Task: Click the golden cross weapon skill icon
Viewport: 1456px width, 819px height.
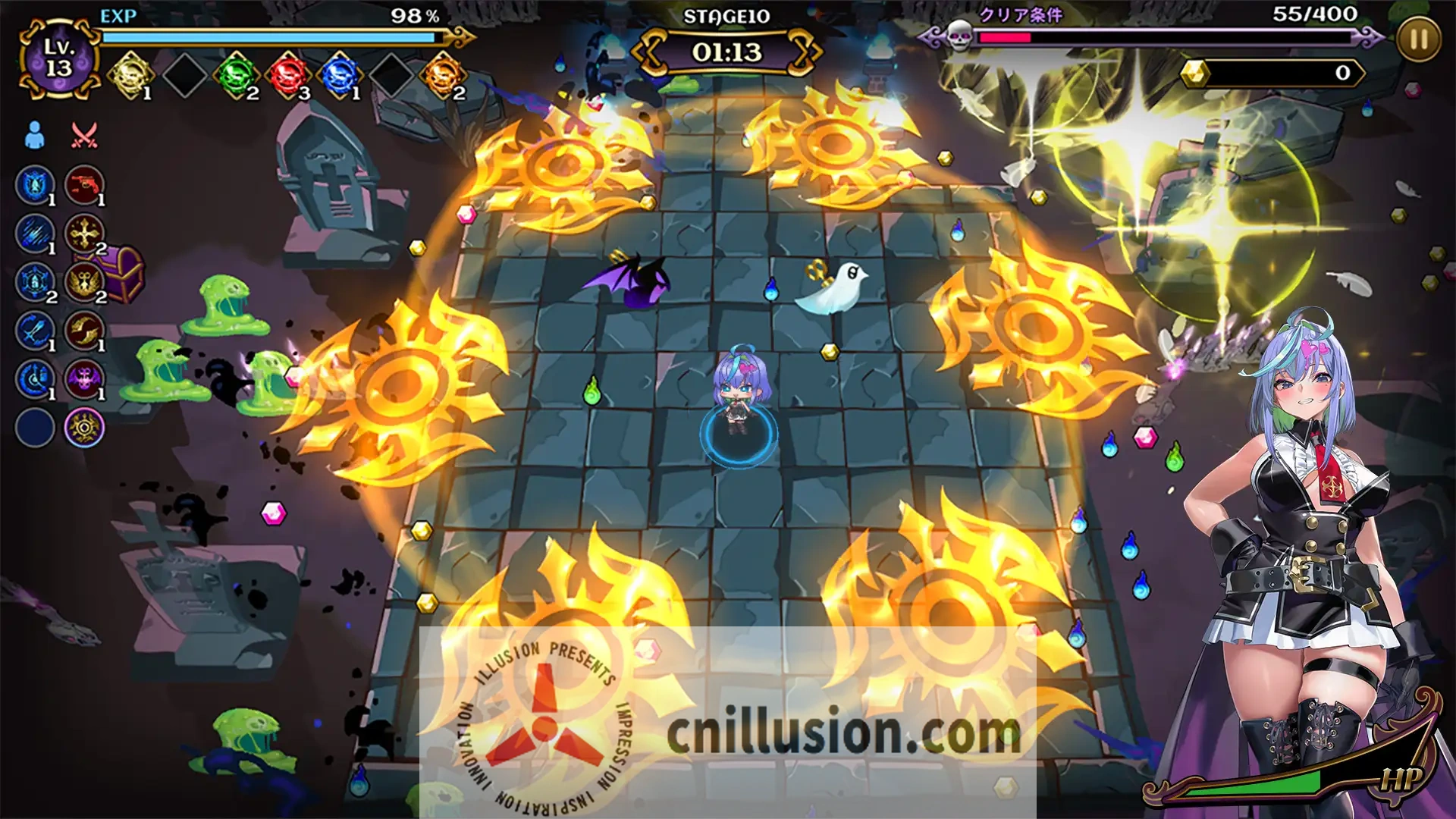Action: tap(83, 234)
